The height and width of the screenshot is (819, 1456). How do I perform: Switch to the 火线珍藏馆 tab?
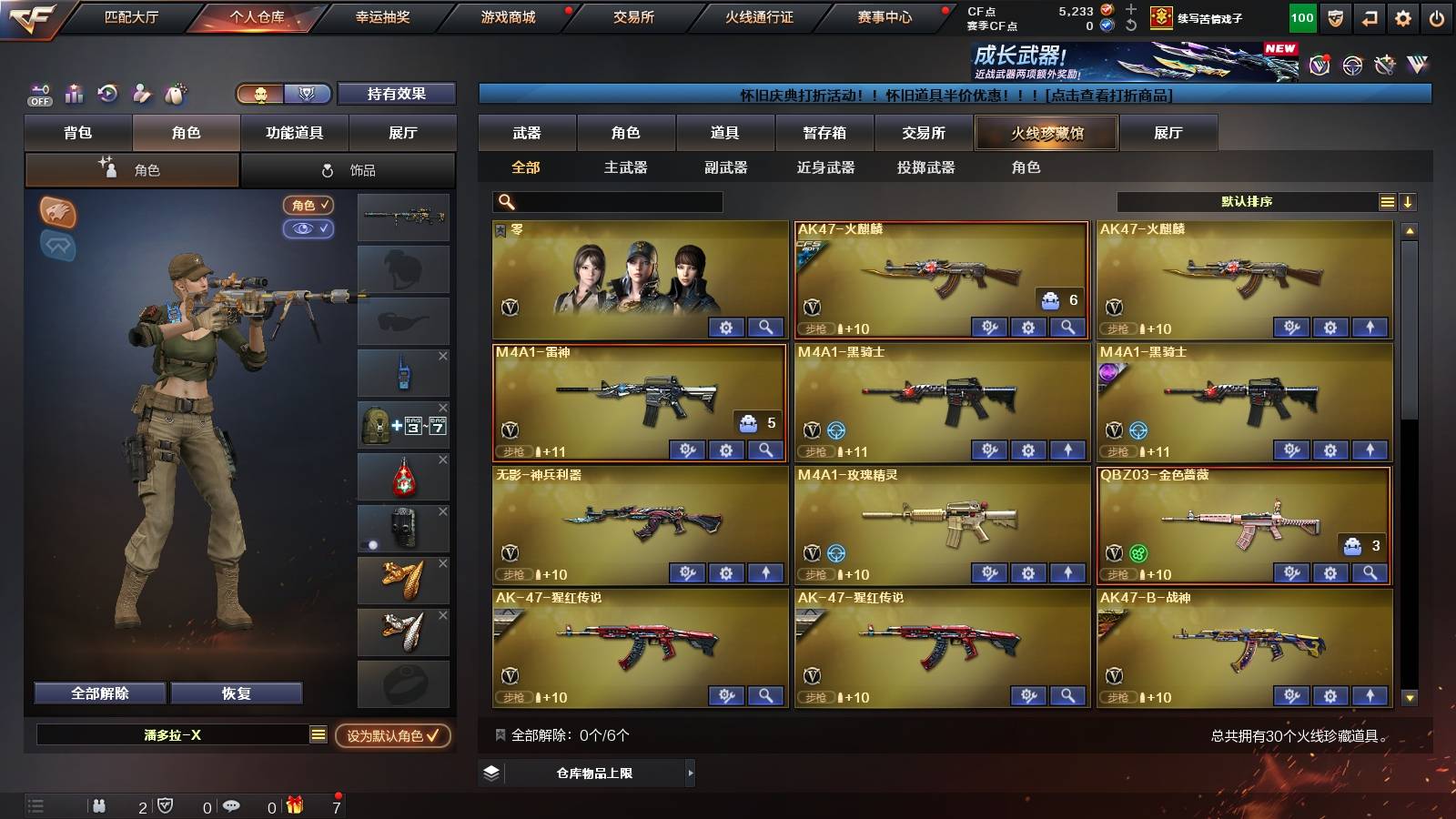point(1046,133)
